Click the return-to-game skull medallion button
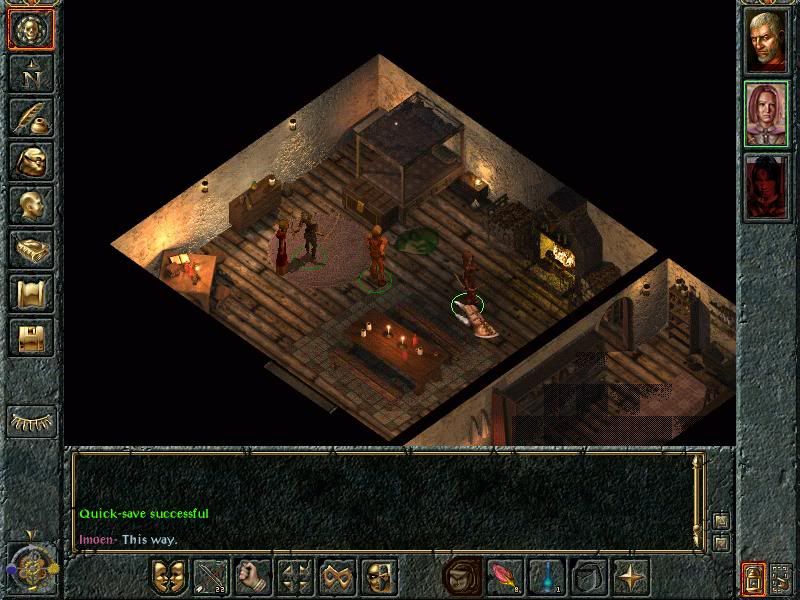Viewport: 800px width, 600px height. click(x=31, y=29)
